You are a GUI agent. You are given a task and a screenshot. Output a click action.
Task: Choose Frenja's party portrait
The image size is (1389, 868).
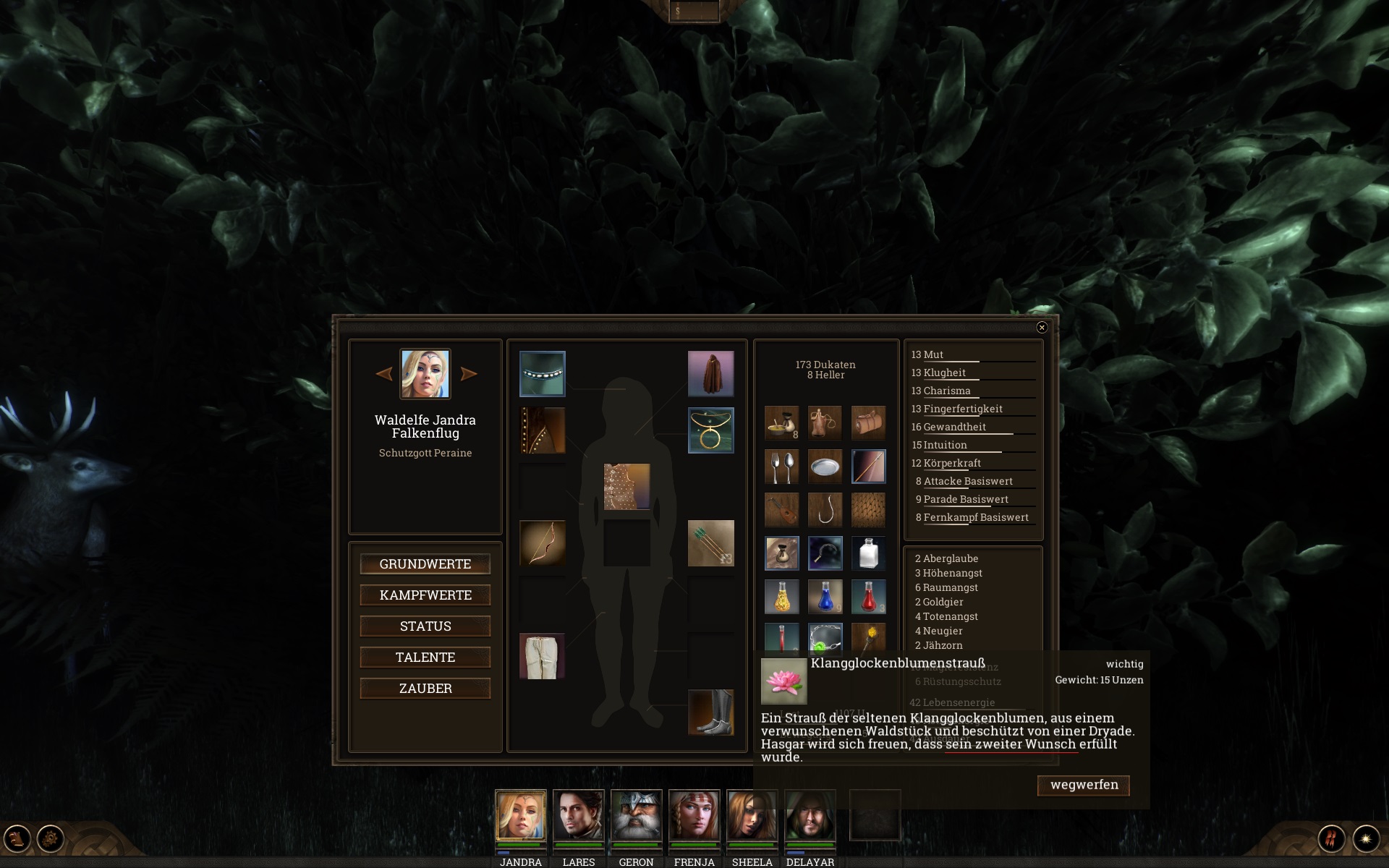tap(694, 815)
